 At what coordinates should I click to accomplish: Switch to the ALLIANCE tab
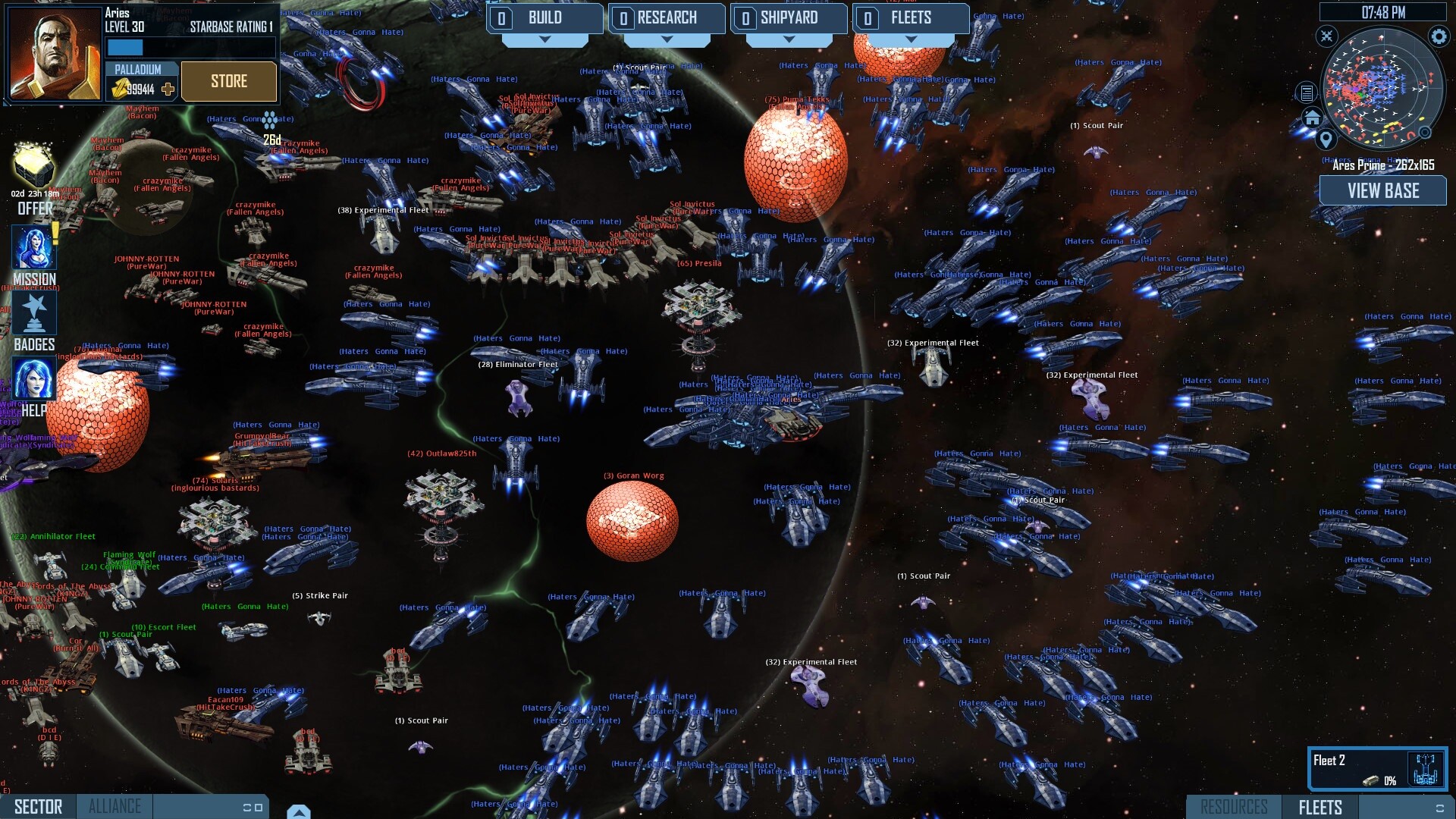click(x=115, y=806)
